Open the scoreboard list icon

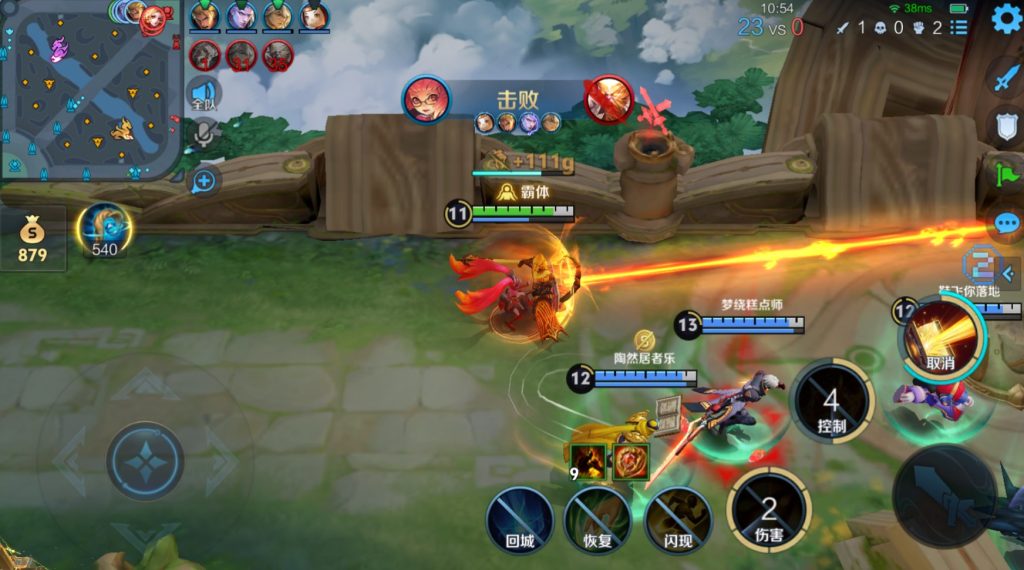click(x=959, y=28)
